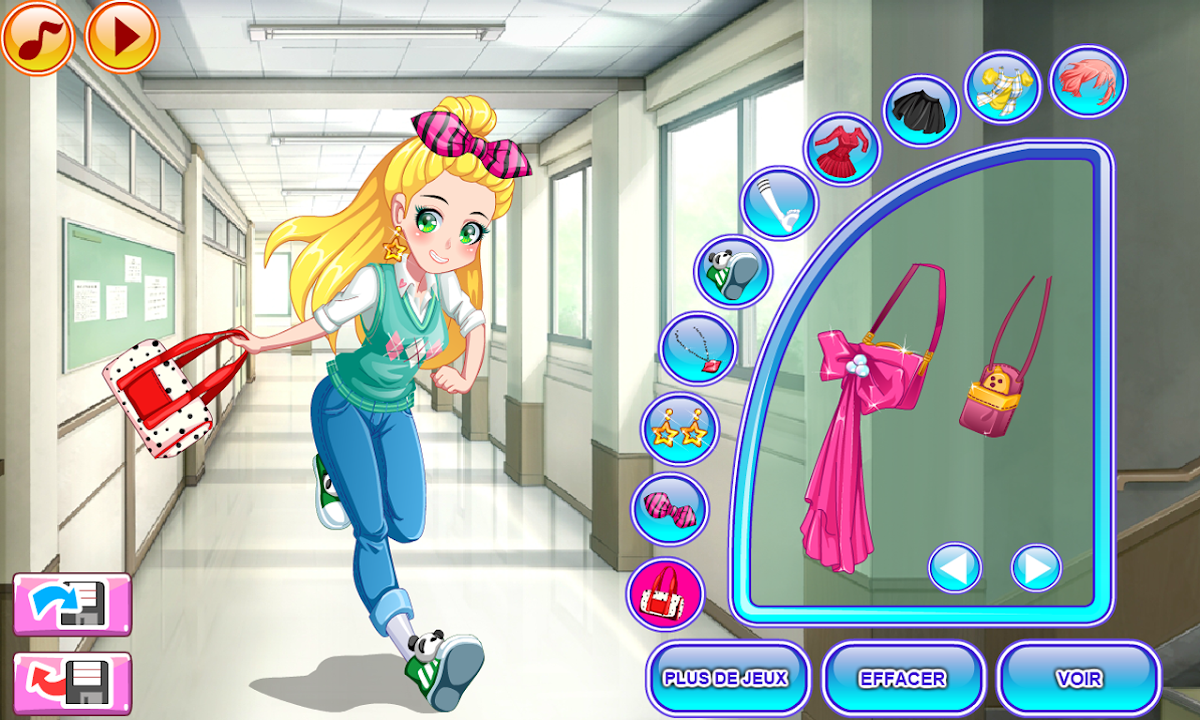Choose the small pink crossbody purse

pyautogui.click(x=1000, y=375)
